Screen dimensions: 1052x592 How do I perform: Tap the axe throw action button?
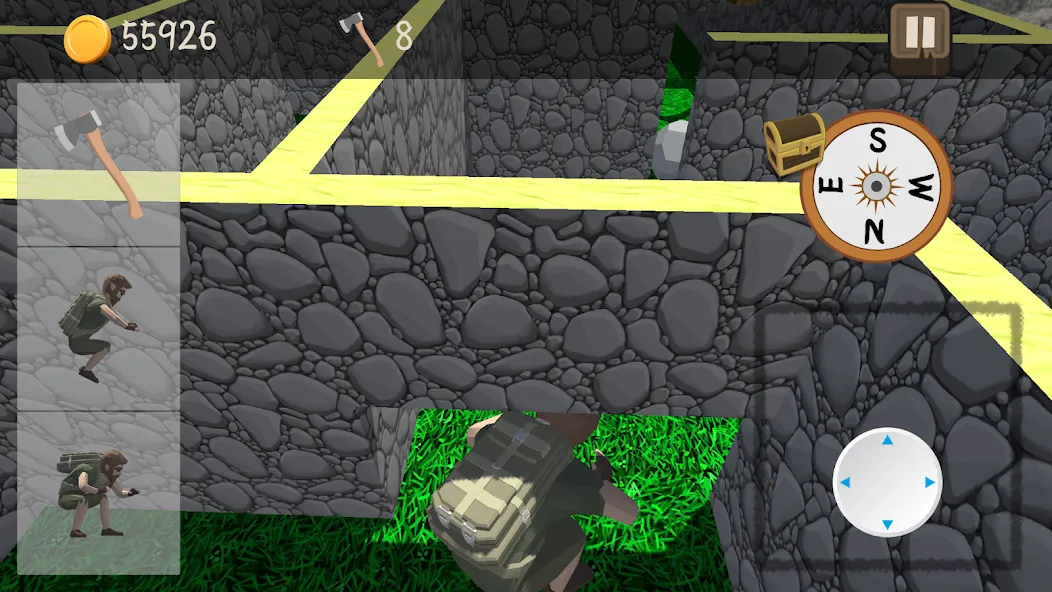pyautogui.click(x=98, y=163)
